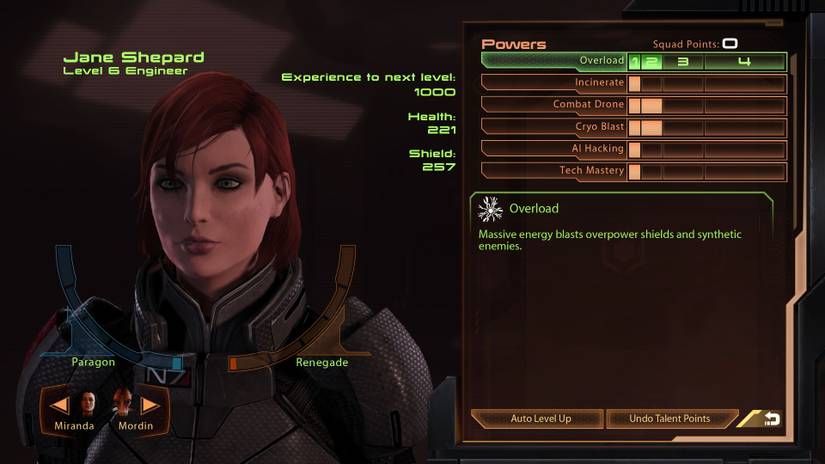This screenshot has height=464, width=825.
Task: Select the Tech Mastery power
Action: [x=554, y=171]
